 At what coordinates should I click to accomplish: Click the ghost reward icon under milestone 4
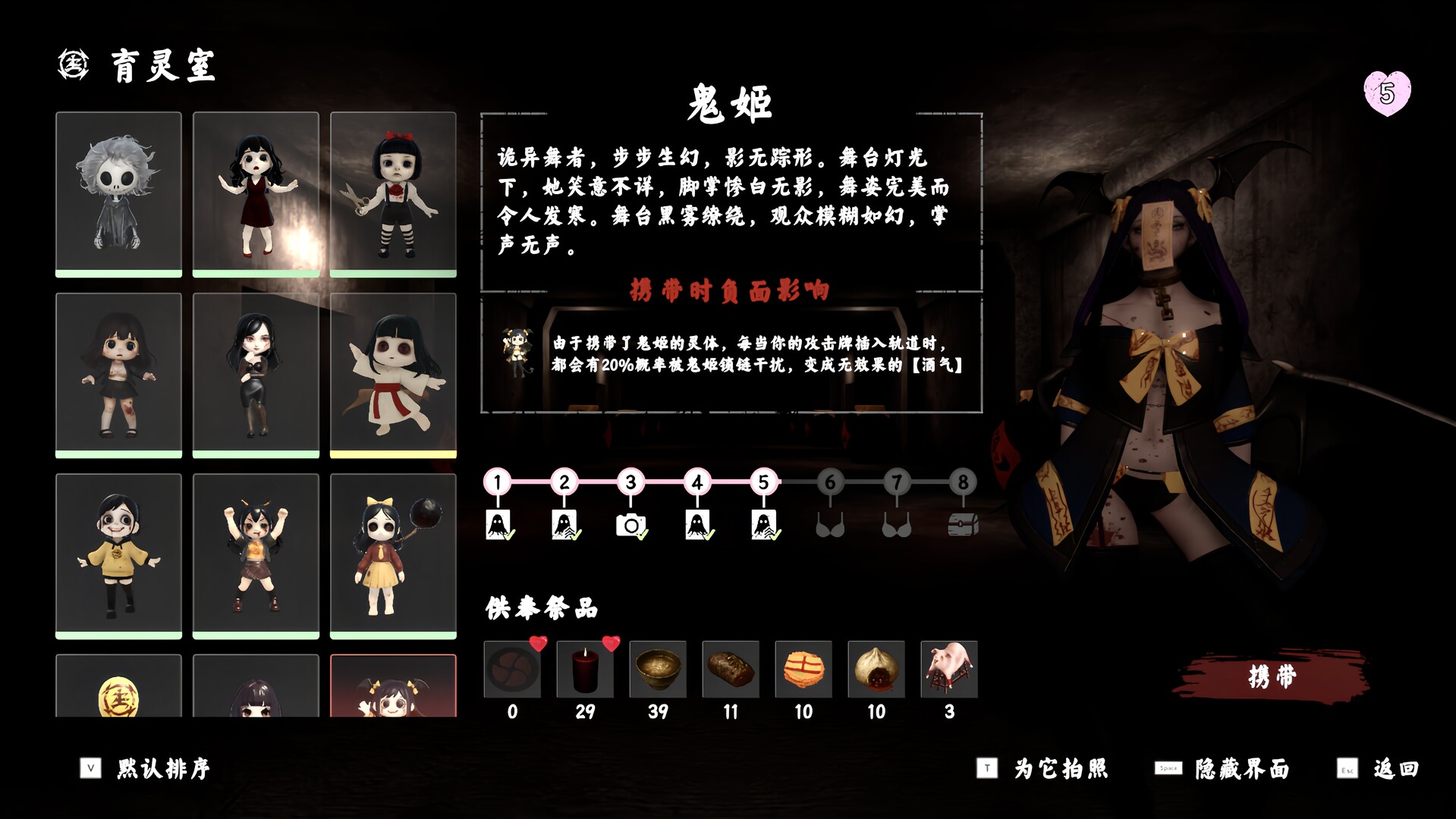(698, 525)
